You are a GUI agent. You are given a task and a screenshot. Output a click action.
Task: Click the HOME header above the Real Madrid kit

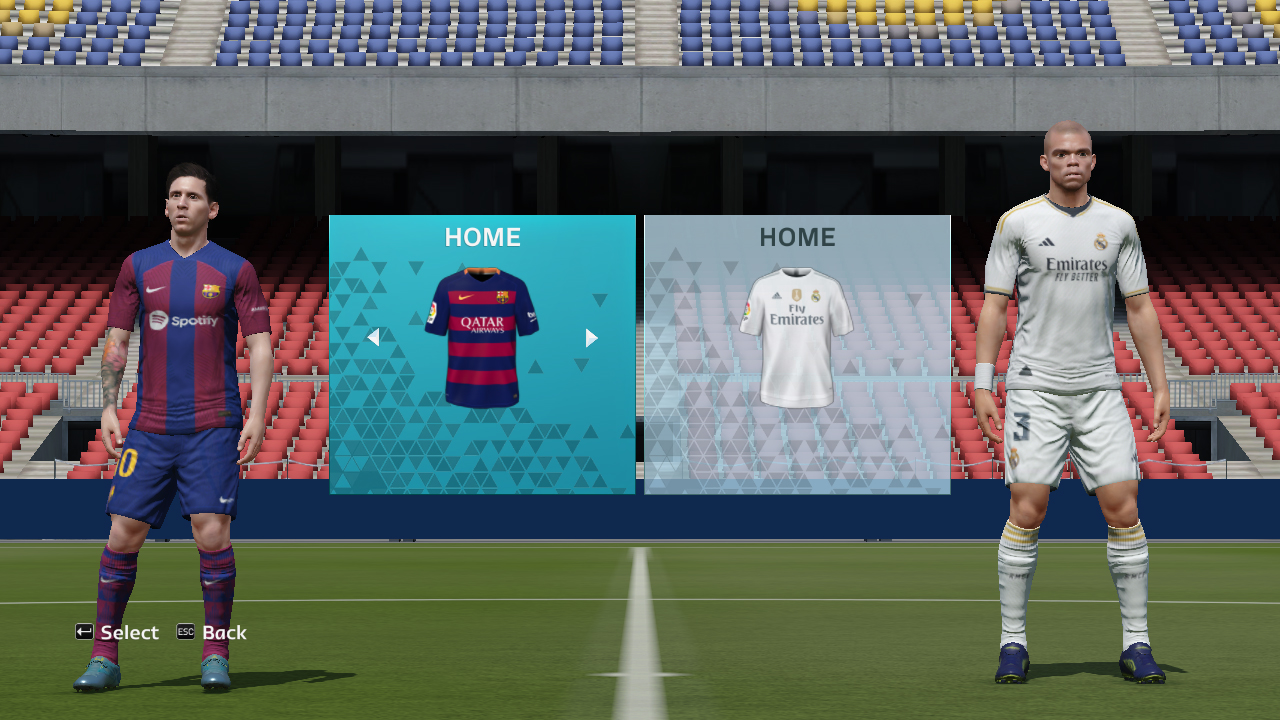[797, 238]
